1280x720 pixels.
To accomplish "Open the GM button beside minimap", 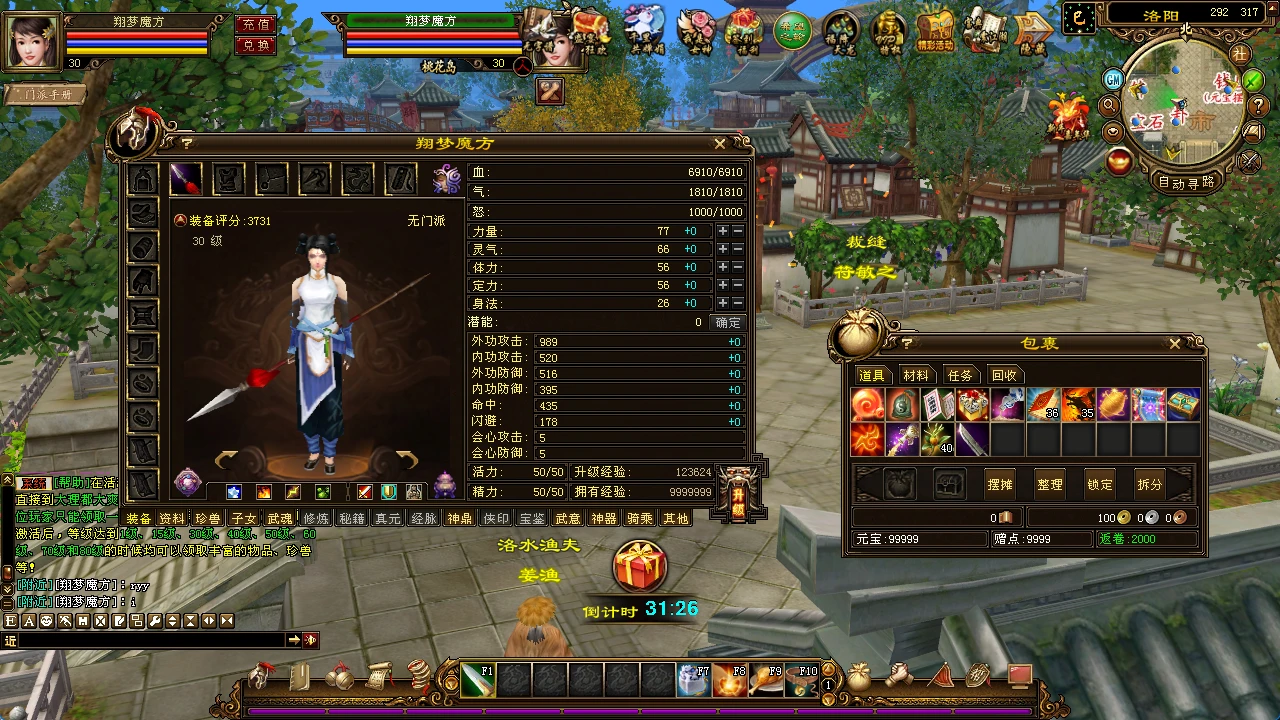I will (x=1113, y=79).
